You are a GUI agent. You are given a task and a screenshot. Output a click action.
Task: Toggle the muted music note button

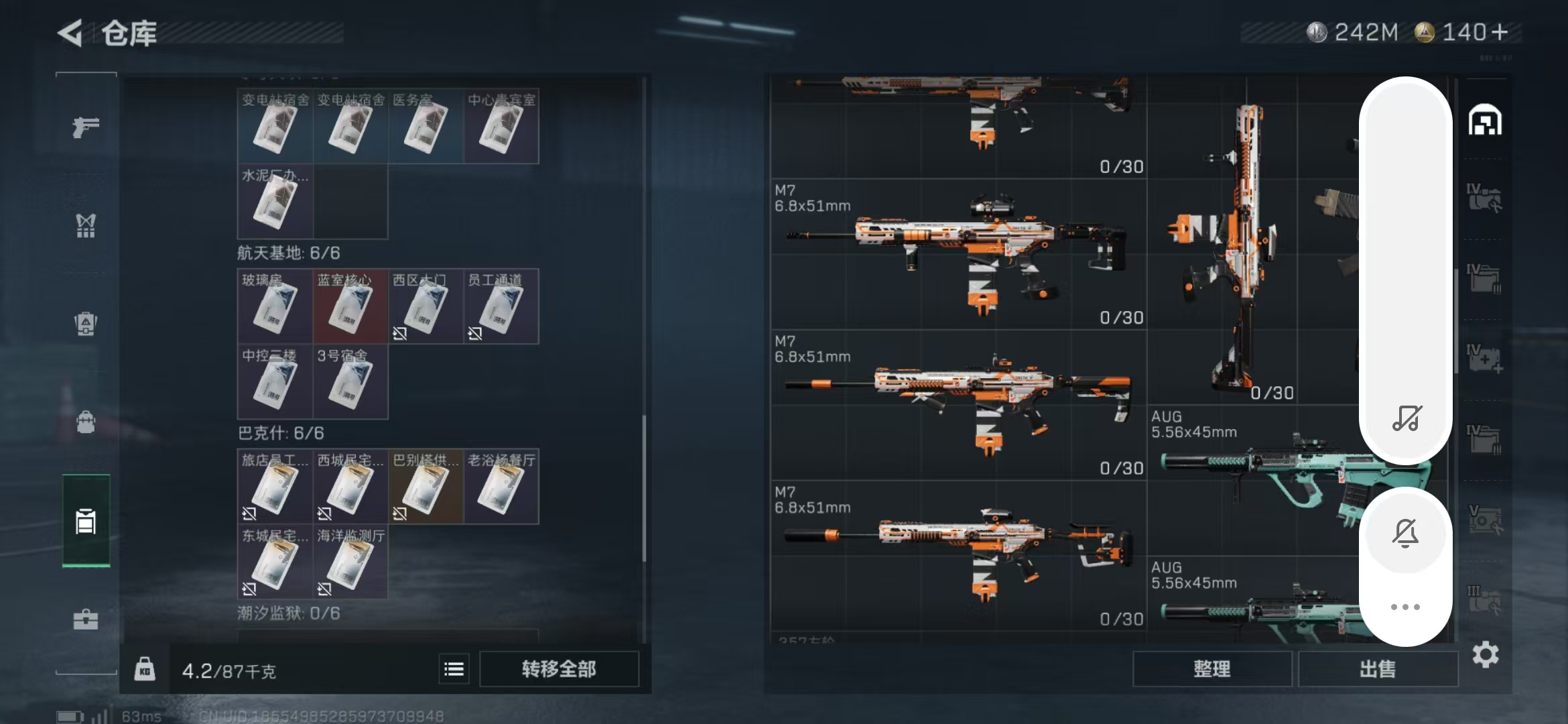click(x=1406, y=418)
